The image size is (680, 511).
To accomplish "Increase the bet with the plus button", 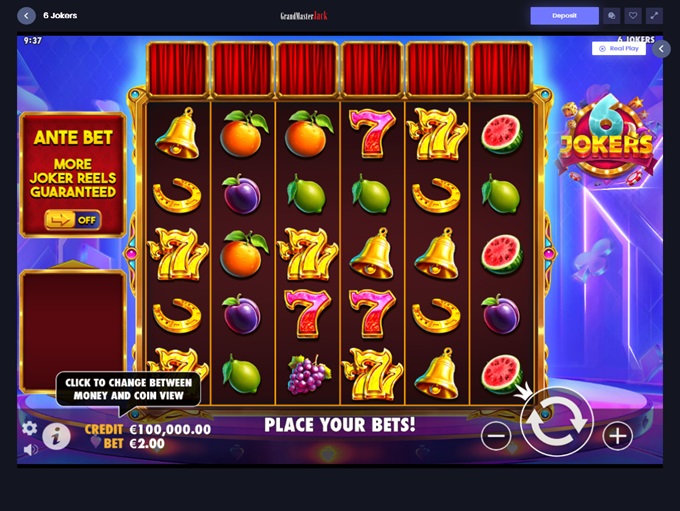I will tap(617, 435).
